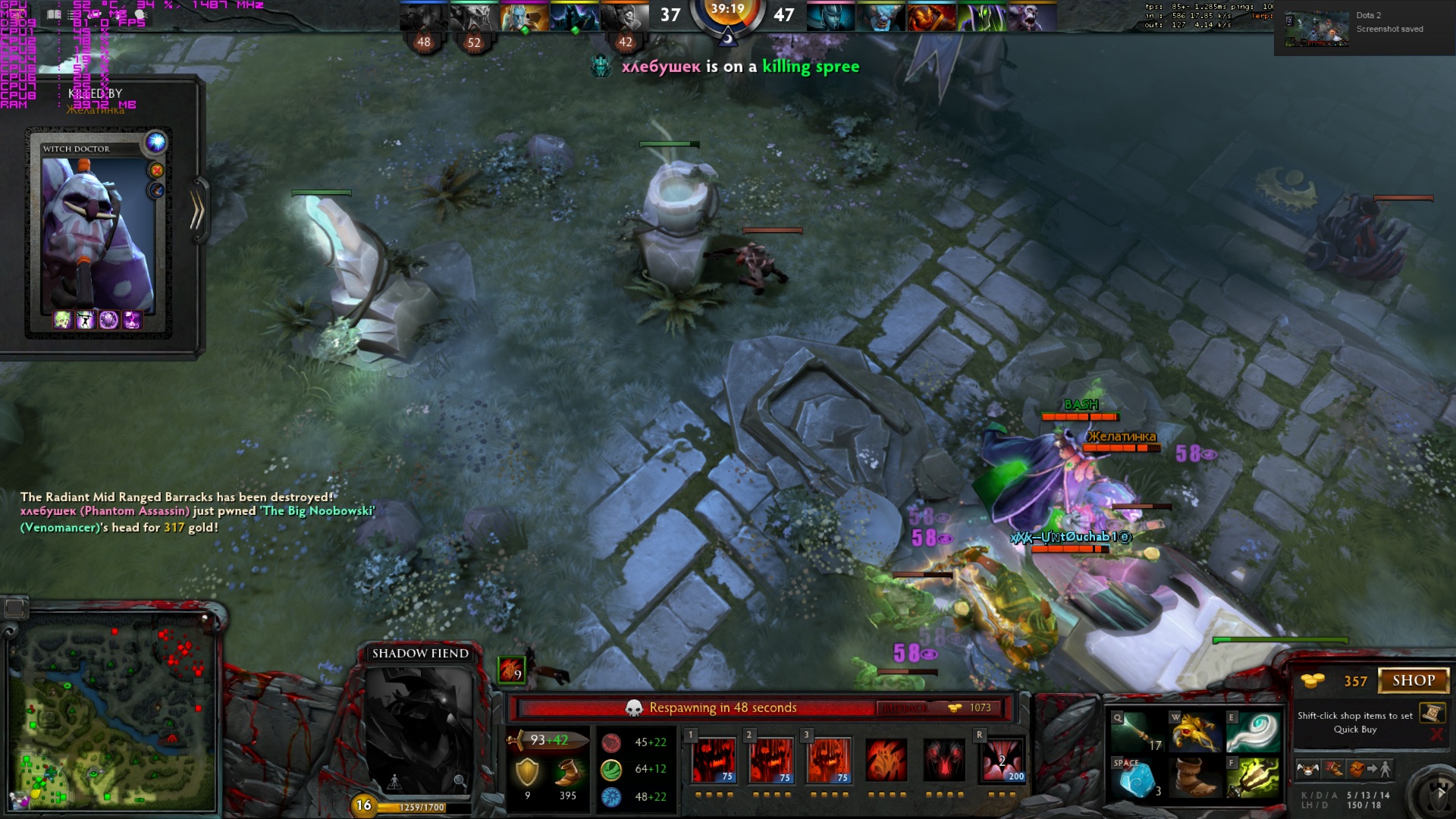Select the brown boots item slot

pyautogui.click(x=1194, y=778)
